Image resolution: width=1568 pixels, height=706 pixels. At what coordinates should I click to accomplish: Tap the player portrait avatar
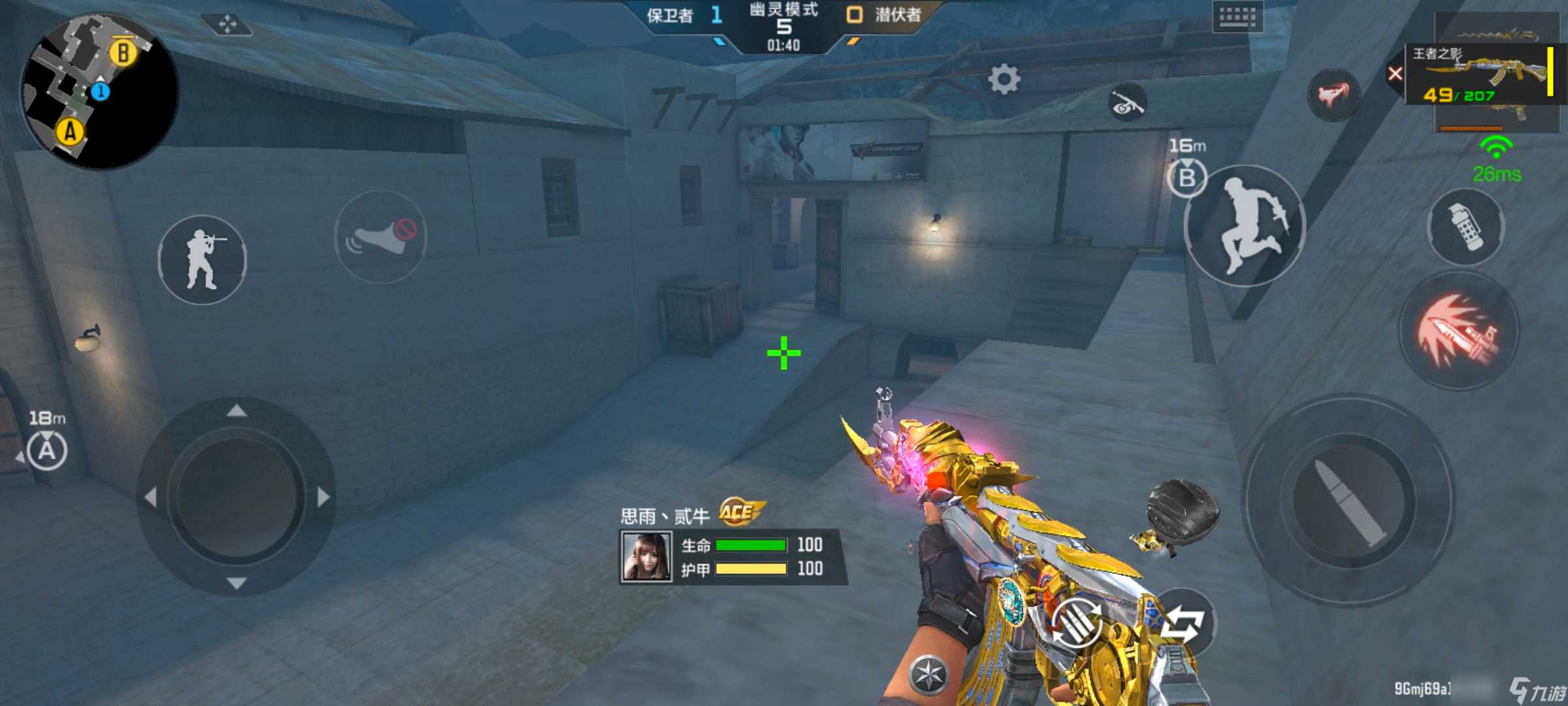point(646,557)
